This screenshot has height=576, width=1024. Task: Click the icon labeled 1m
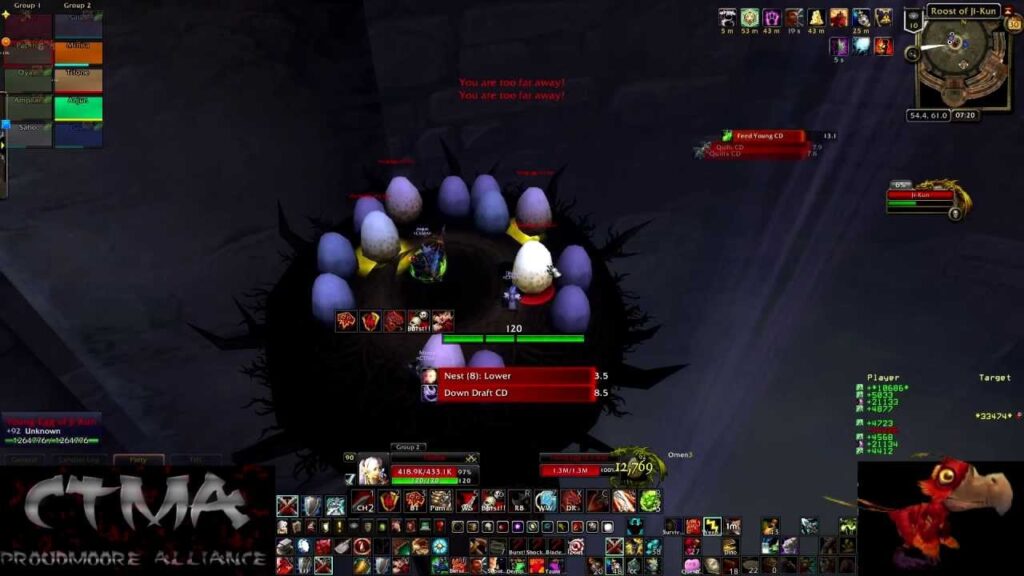(x=733, y=526)
